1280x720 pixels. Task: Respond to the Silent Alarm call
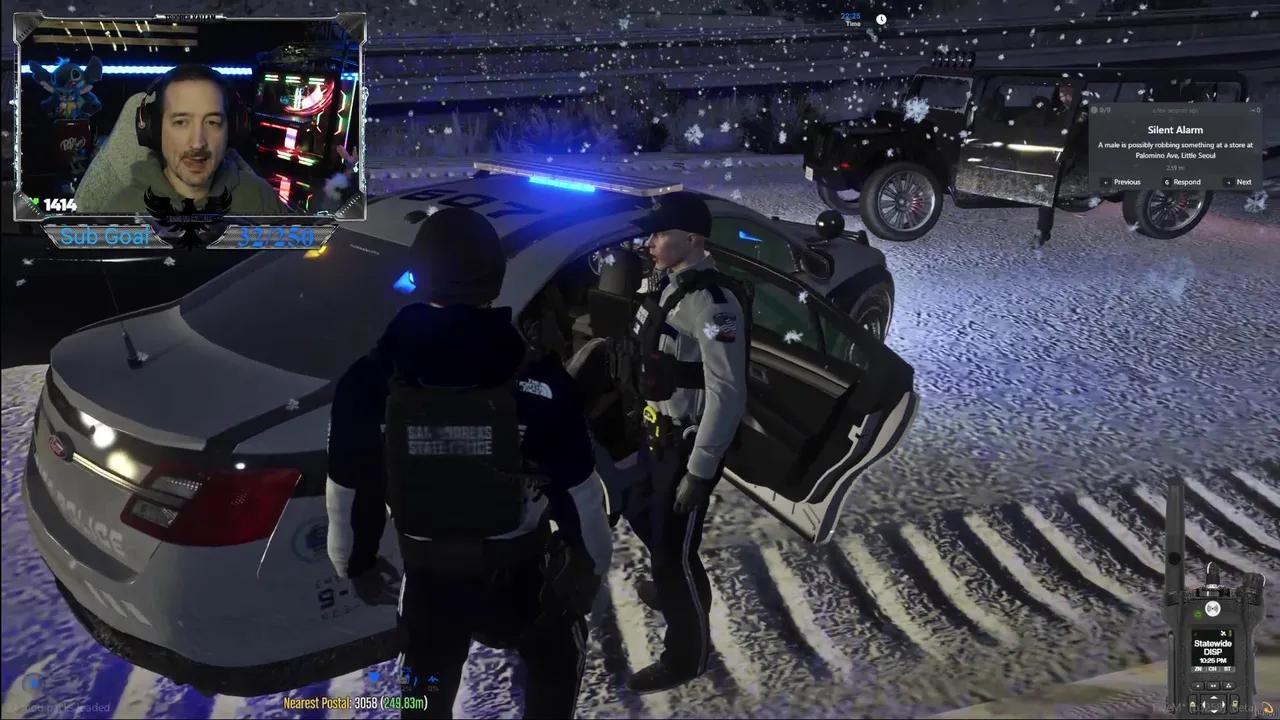(1186, 182)
